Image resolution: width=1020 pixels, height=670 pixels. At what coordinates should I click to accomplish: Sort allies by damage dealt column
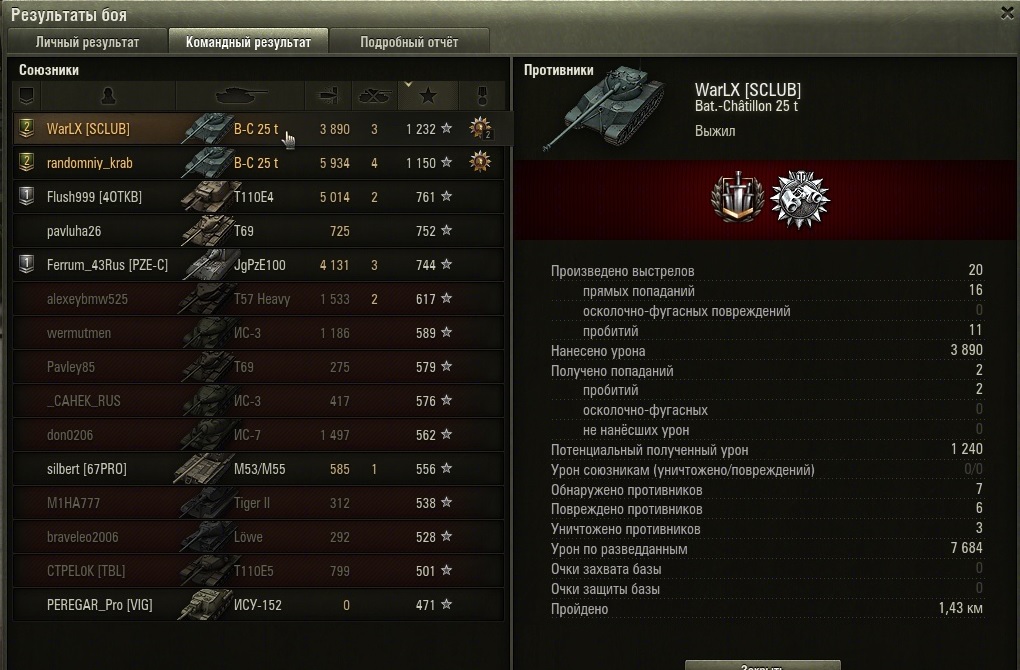(x=328, y=96)
